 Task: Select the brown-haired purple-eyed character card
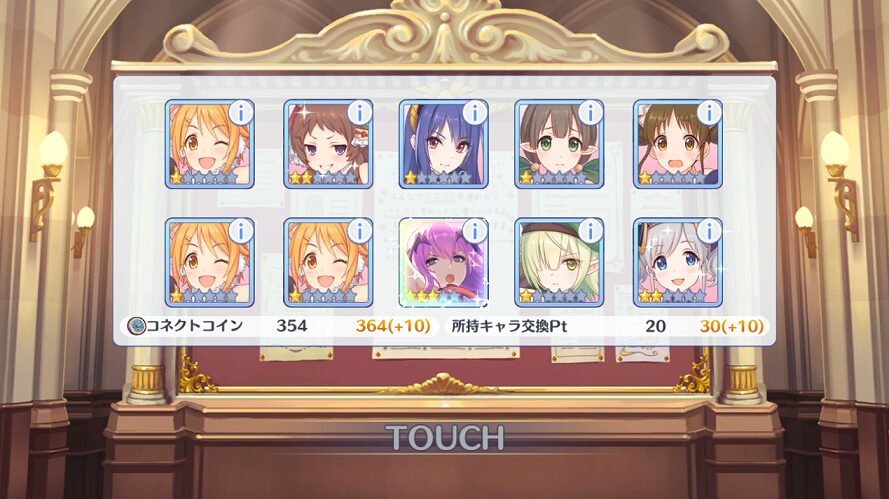coord(325,147)
